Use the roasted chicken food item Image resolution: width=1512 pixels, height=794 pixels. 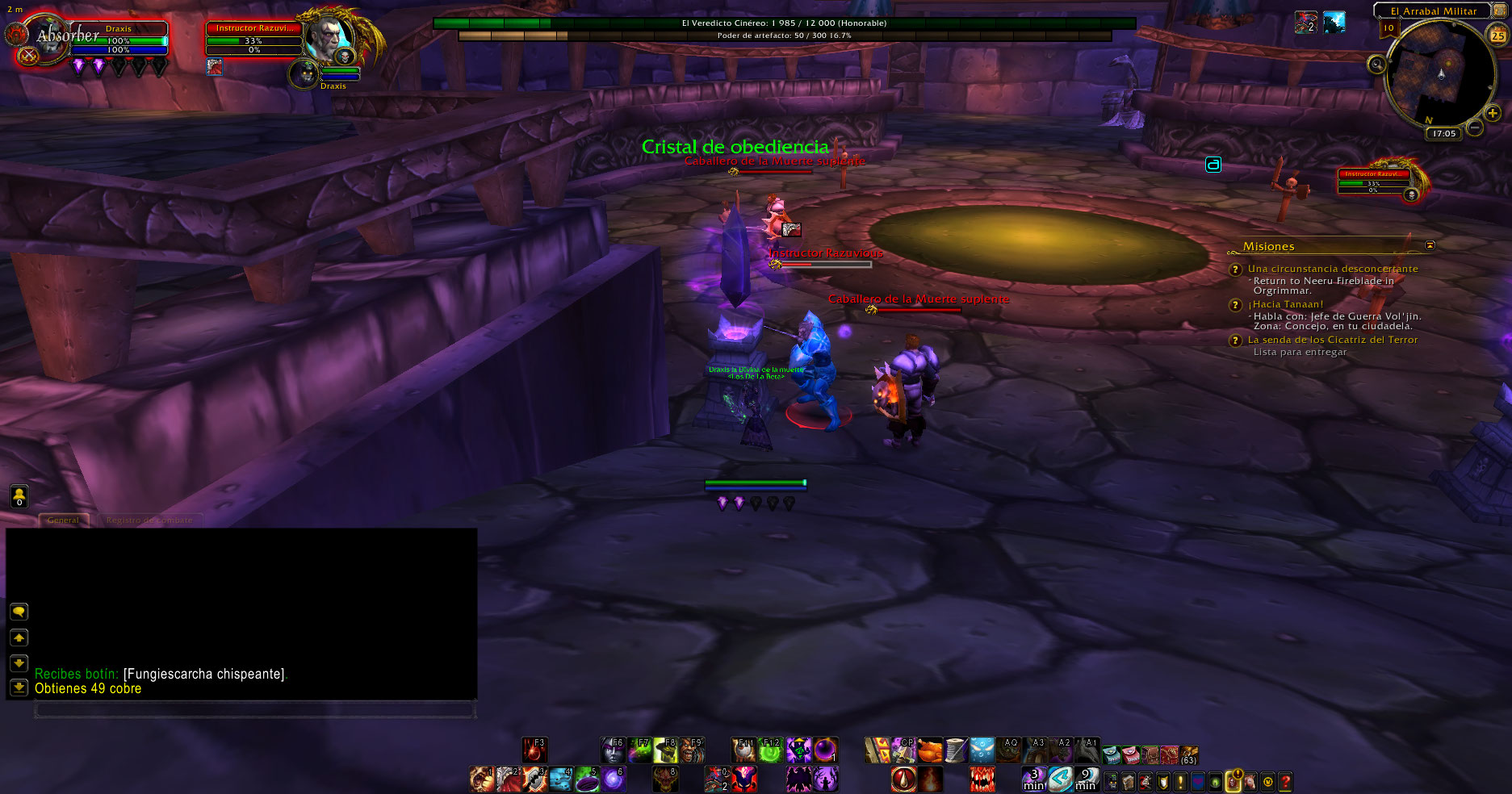coord(930,750)
